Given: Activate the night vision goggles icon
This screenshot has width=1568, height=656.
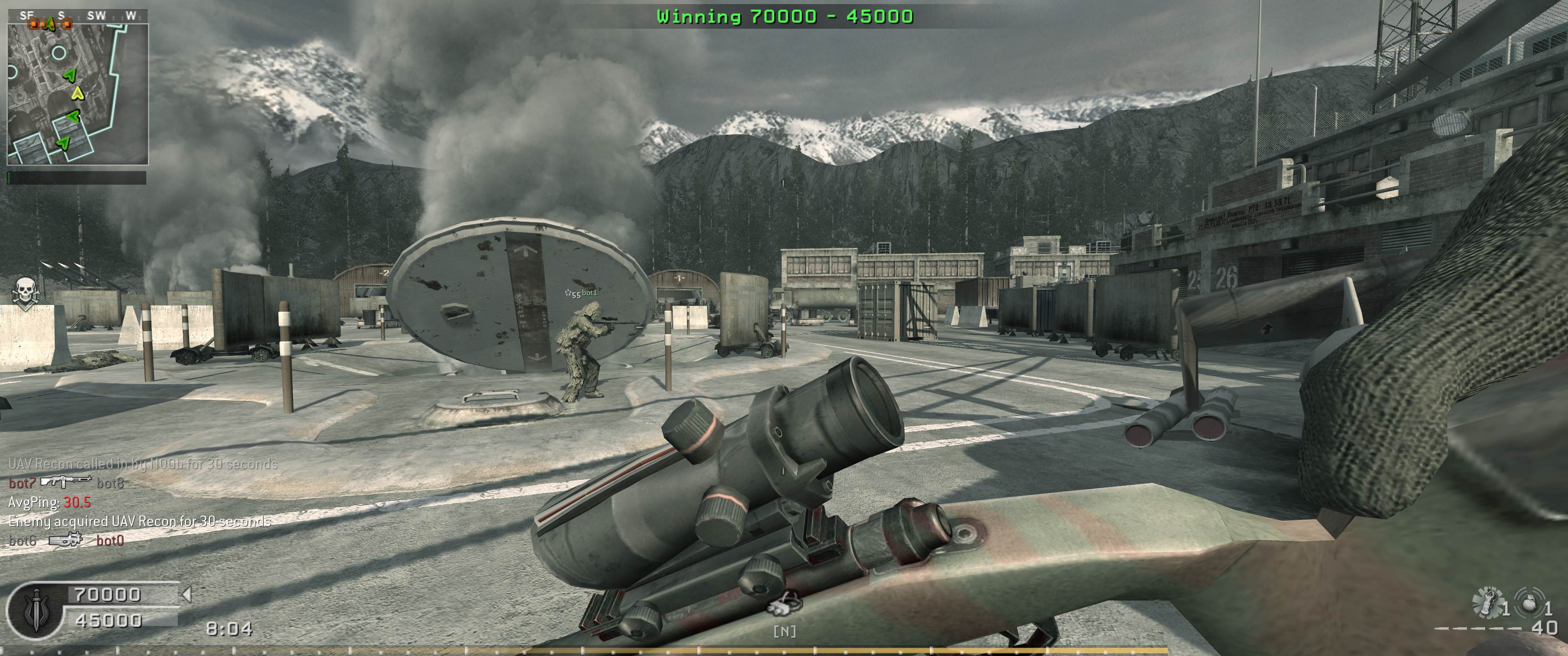Looking at the screenshot, I should click(x=784, y=605).
